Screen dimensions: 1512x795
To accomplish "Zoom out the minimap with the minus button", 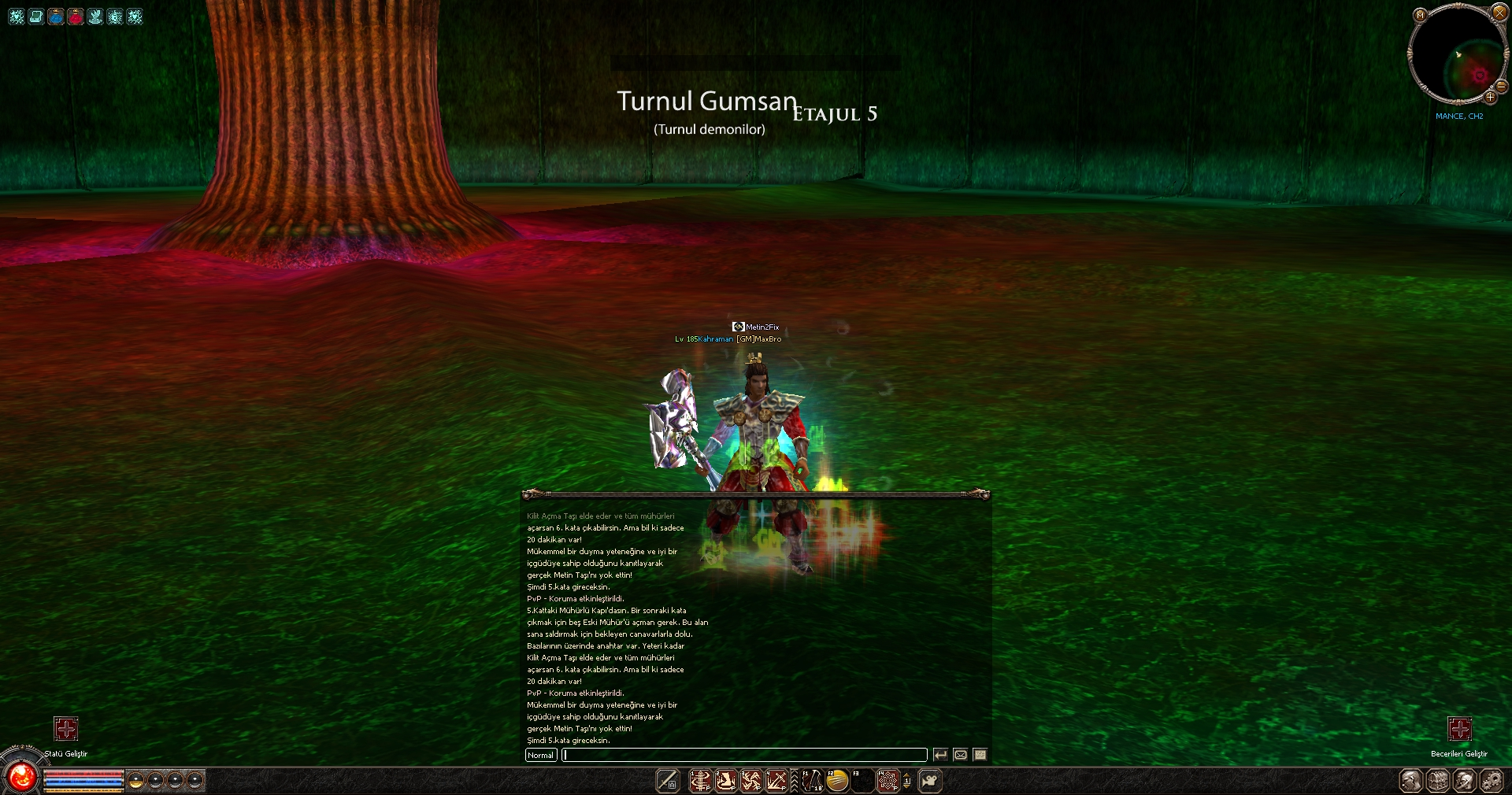I will pyautogui.click(x=1502, y=87).
